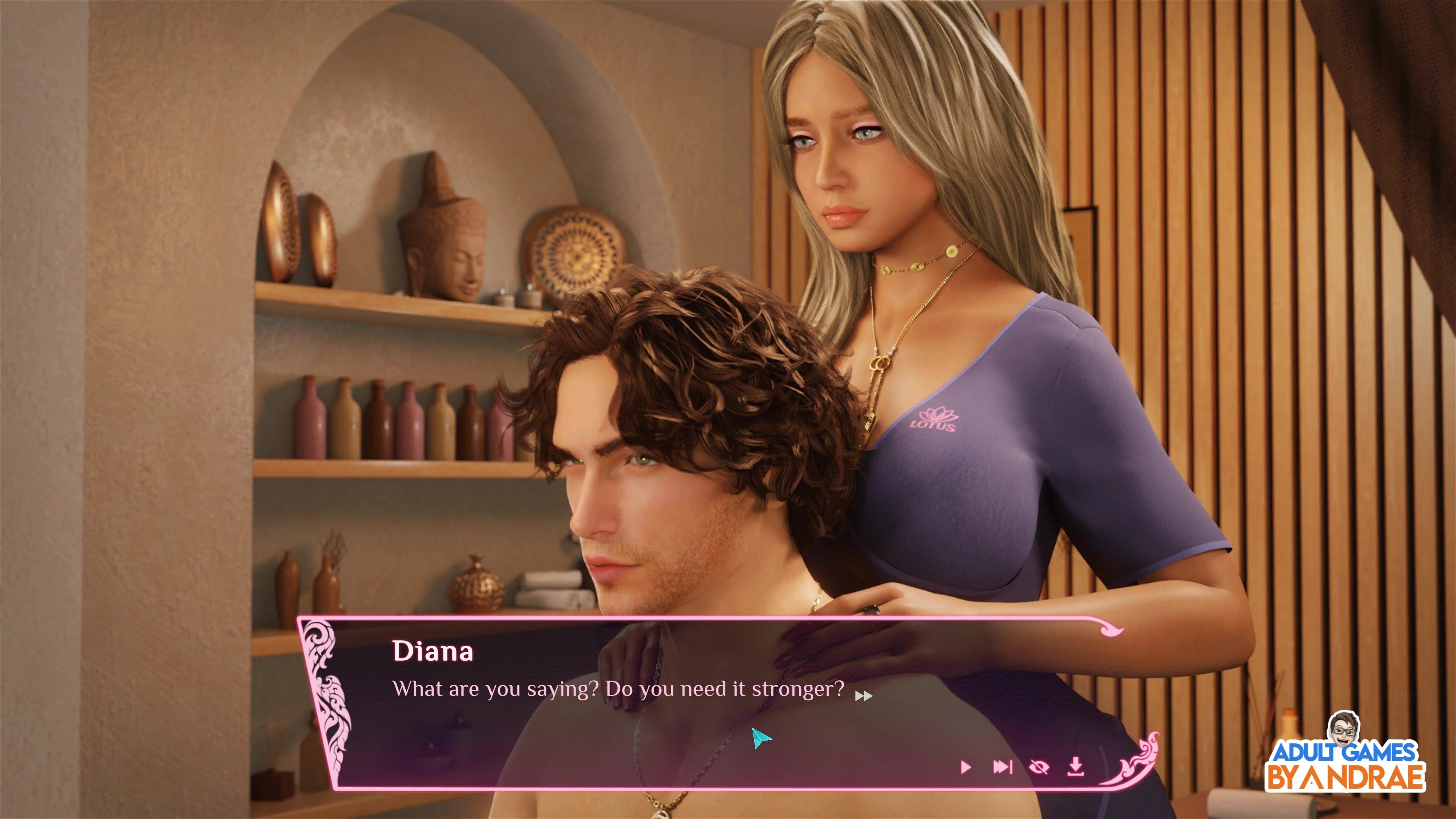1456x819 pixels.
Task: Advance Diana's dialogue via the double-arrow indicator
Action: [x=864, y=696]
